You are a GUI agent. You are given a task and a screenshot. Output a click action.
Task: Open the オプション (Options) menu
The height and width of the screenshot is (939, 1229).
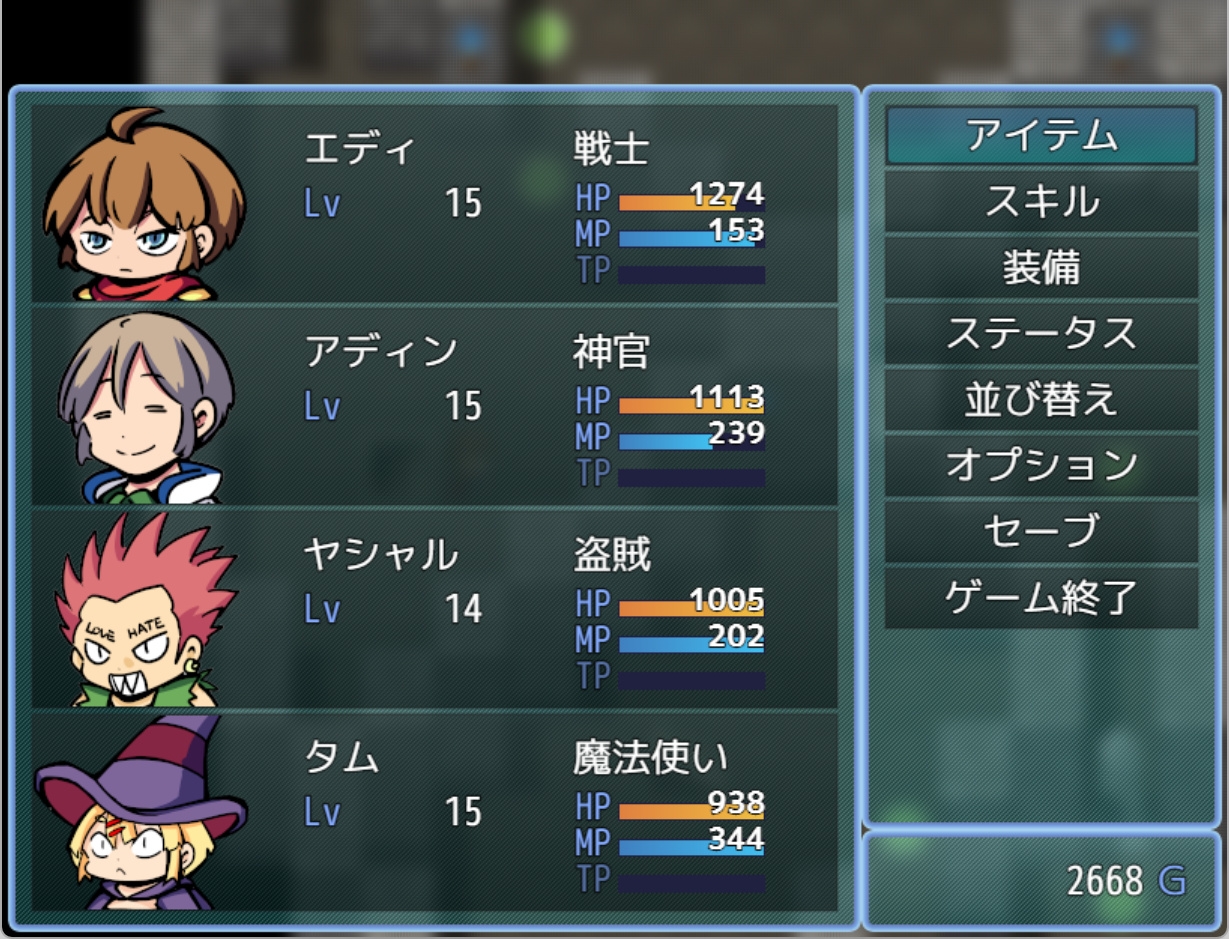coord(1041,466)
